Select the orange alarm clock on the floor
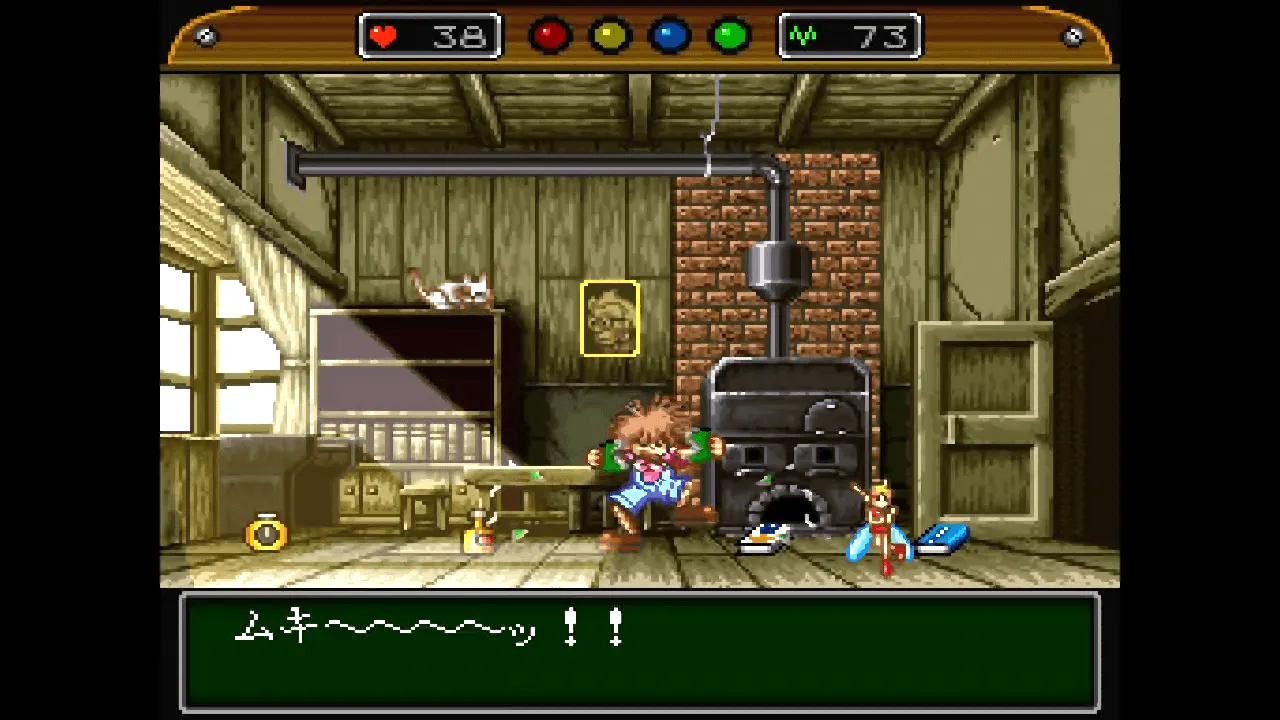The height and width of the screenshot is (720, 1280). pos(265,535)
